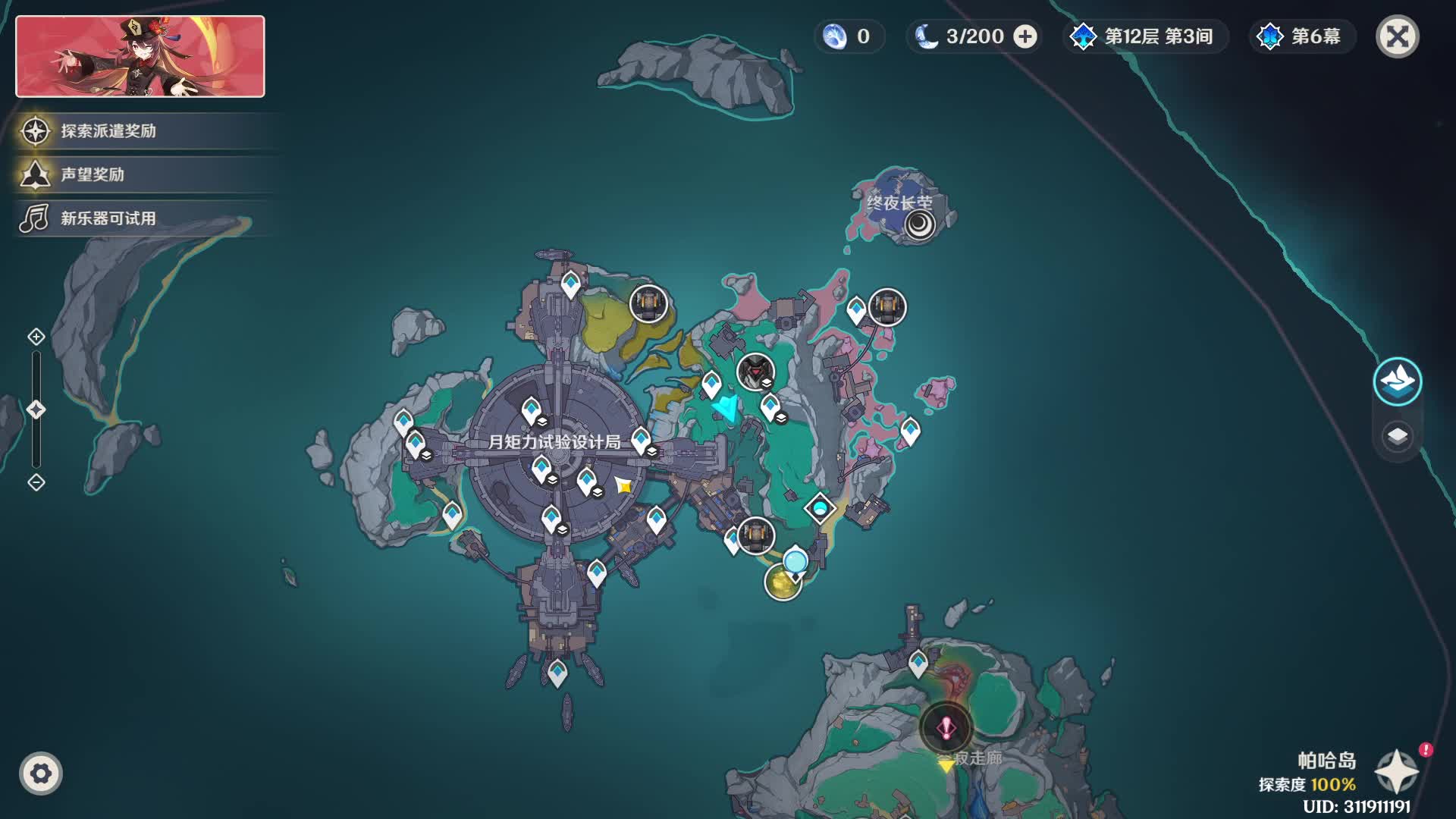Add resin with the plus button
Viewport: 1456px width, 819px height.
point(1025,36)
